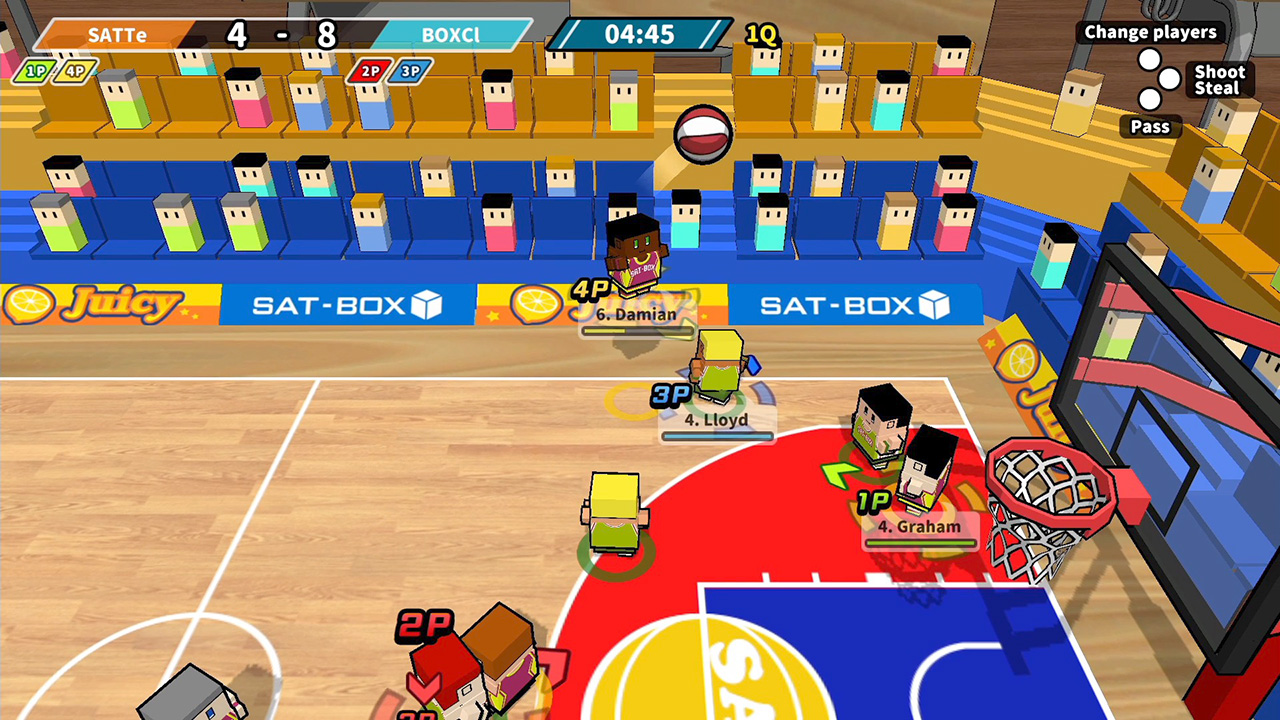This screenshot has height=720, width=1280.
Task: Open the Change players control
Action: (x=1150, y=32)
